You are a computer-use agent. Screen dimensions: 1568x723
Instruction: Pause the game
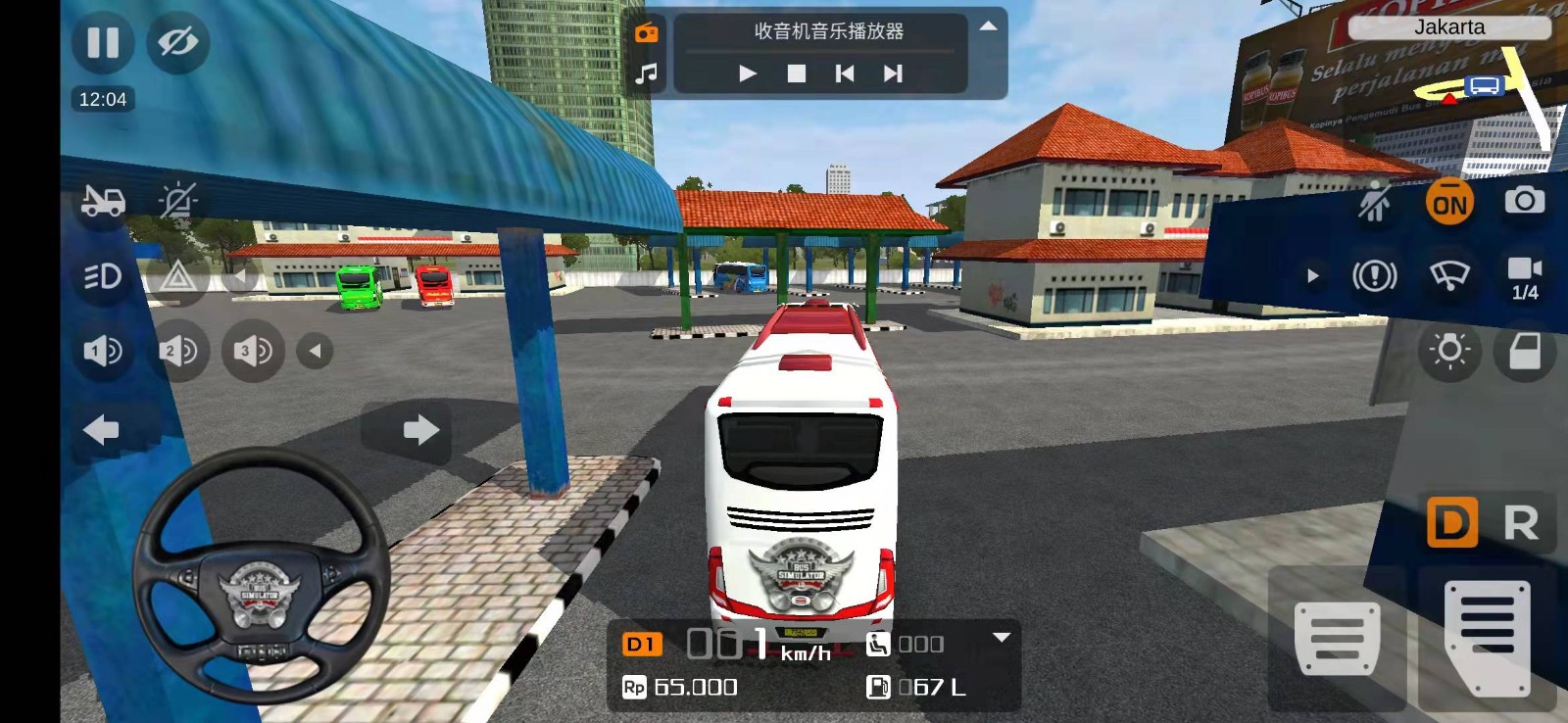103,42
